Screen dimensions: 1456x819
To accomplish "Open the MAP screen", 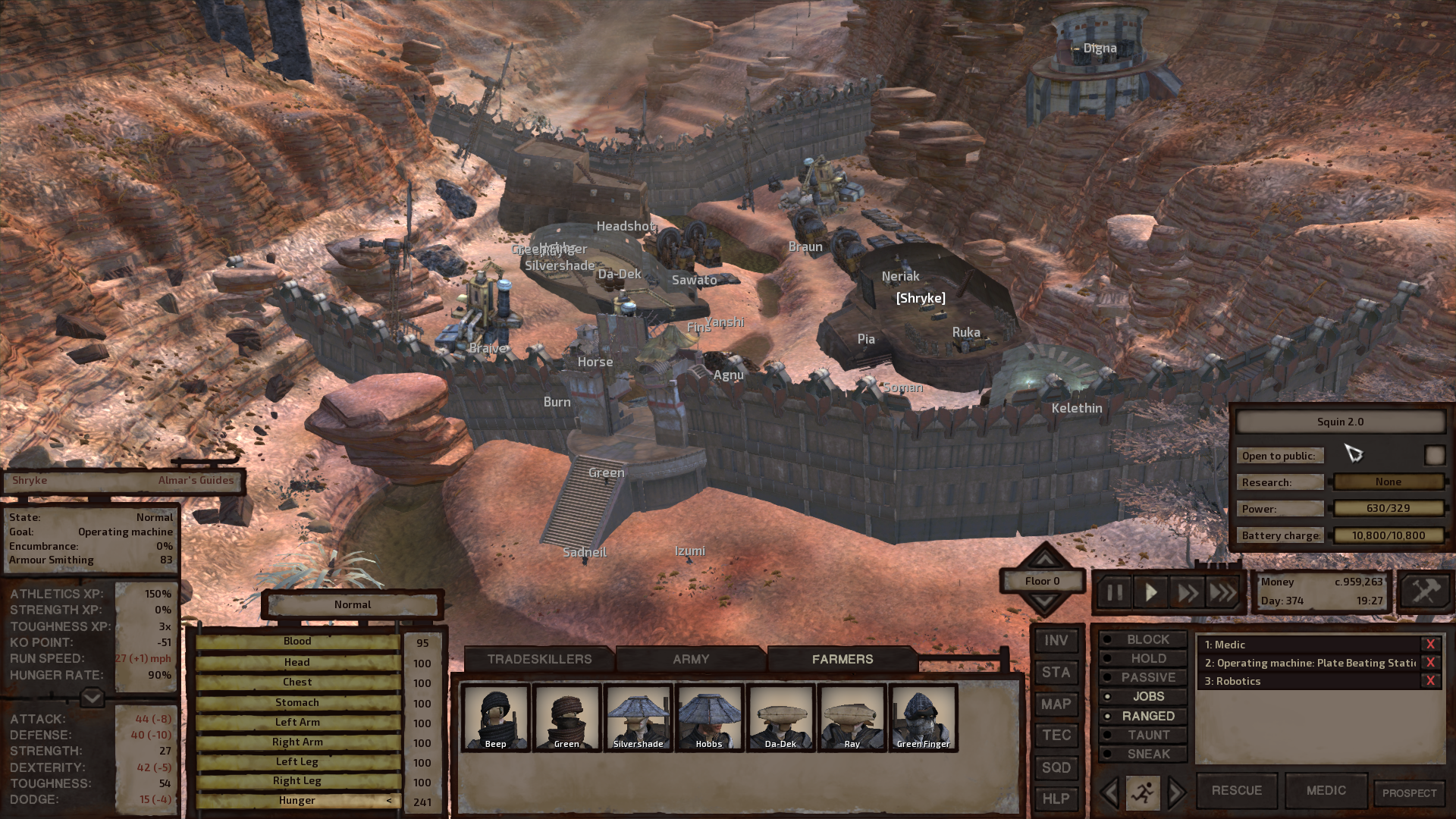I will pyautogui.click(x=1056, y=704).
